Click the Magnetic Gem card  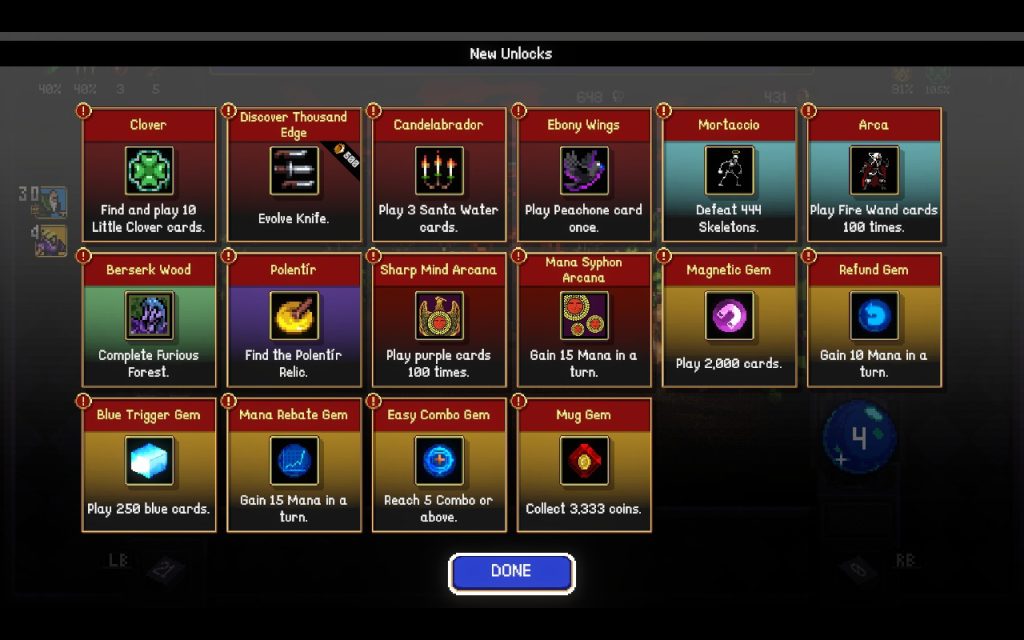click(x=729, y=320)
